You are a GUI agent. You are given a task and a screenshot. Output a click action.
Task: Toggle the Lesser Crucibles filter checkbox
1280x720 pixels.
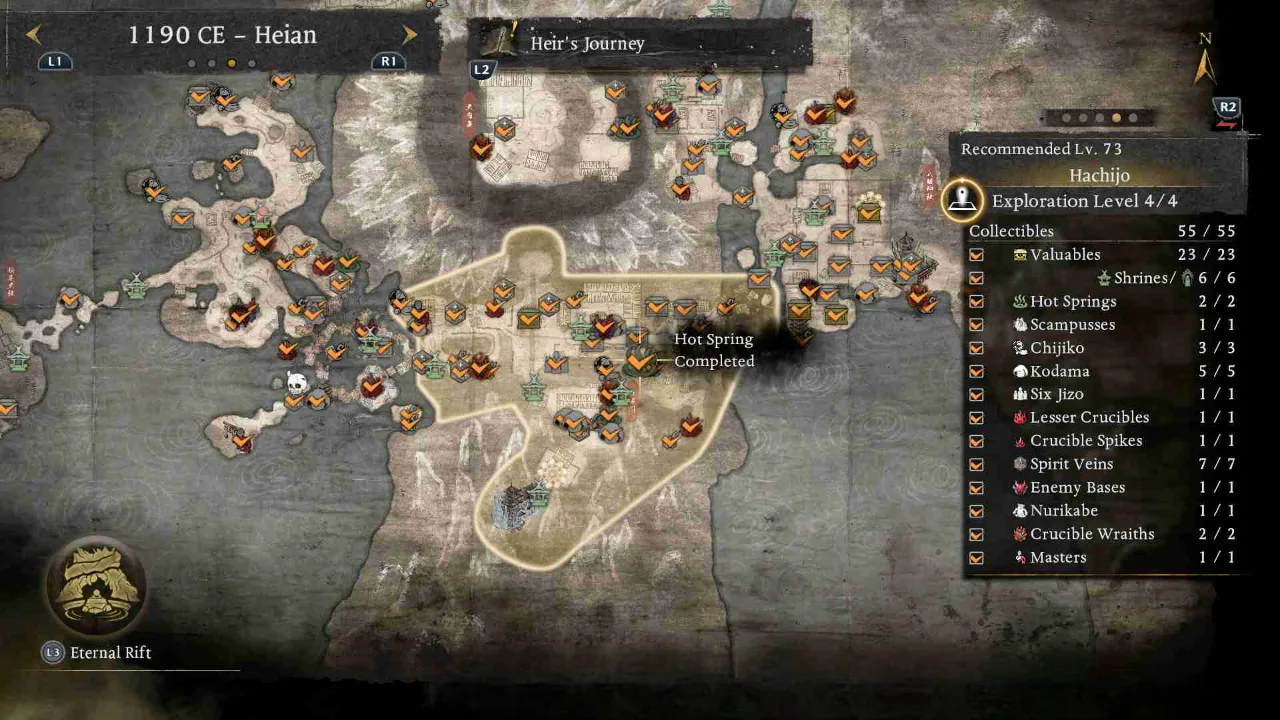(x=976, y=418)
